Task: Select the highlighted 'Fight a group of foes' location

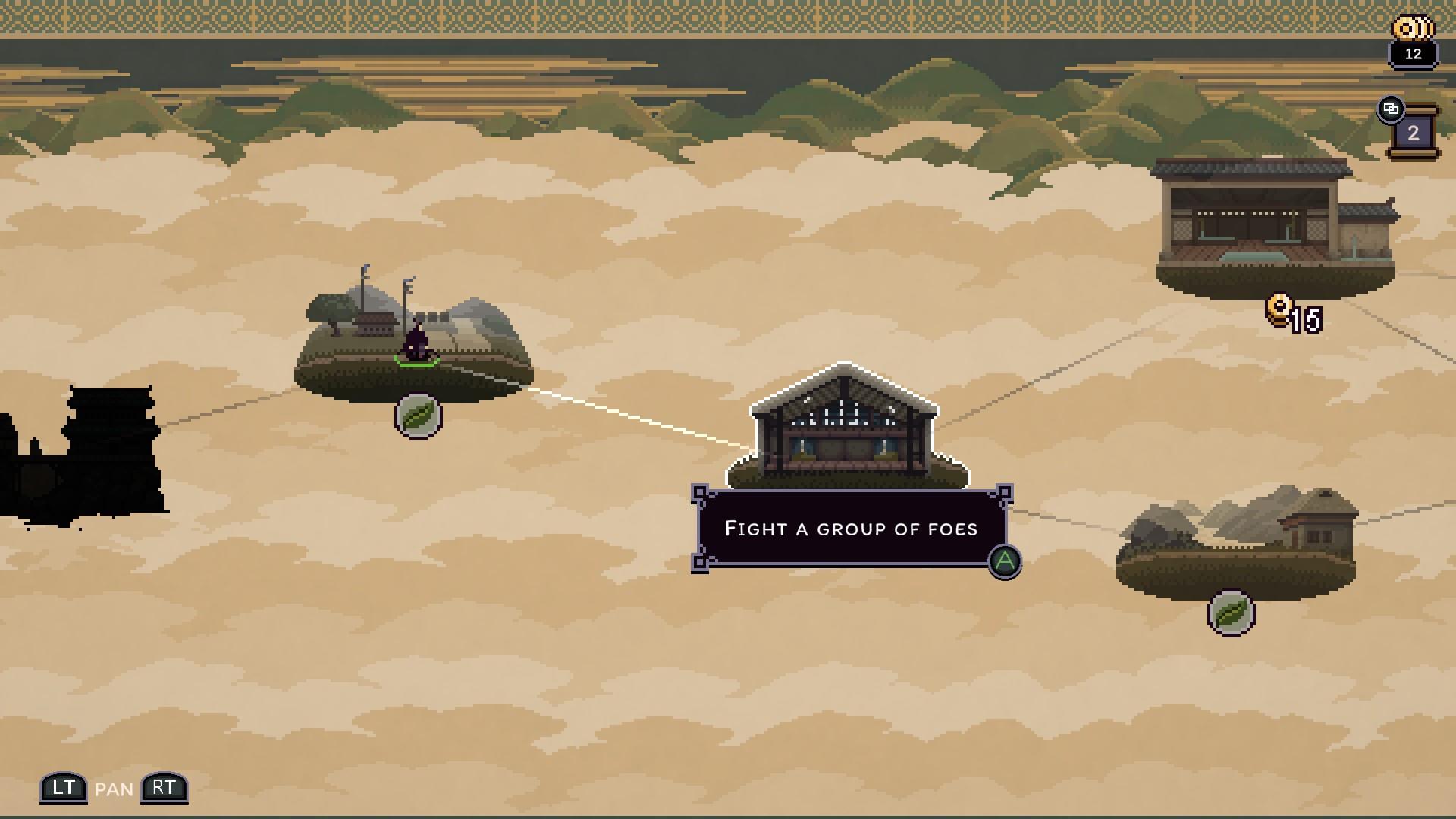Action: [x=846, y=428]
